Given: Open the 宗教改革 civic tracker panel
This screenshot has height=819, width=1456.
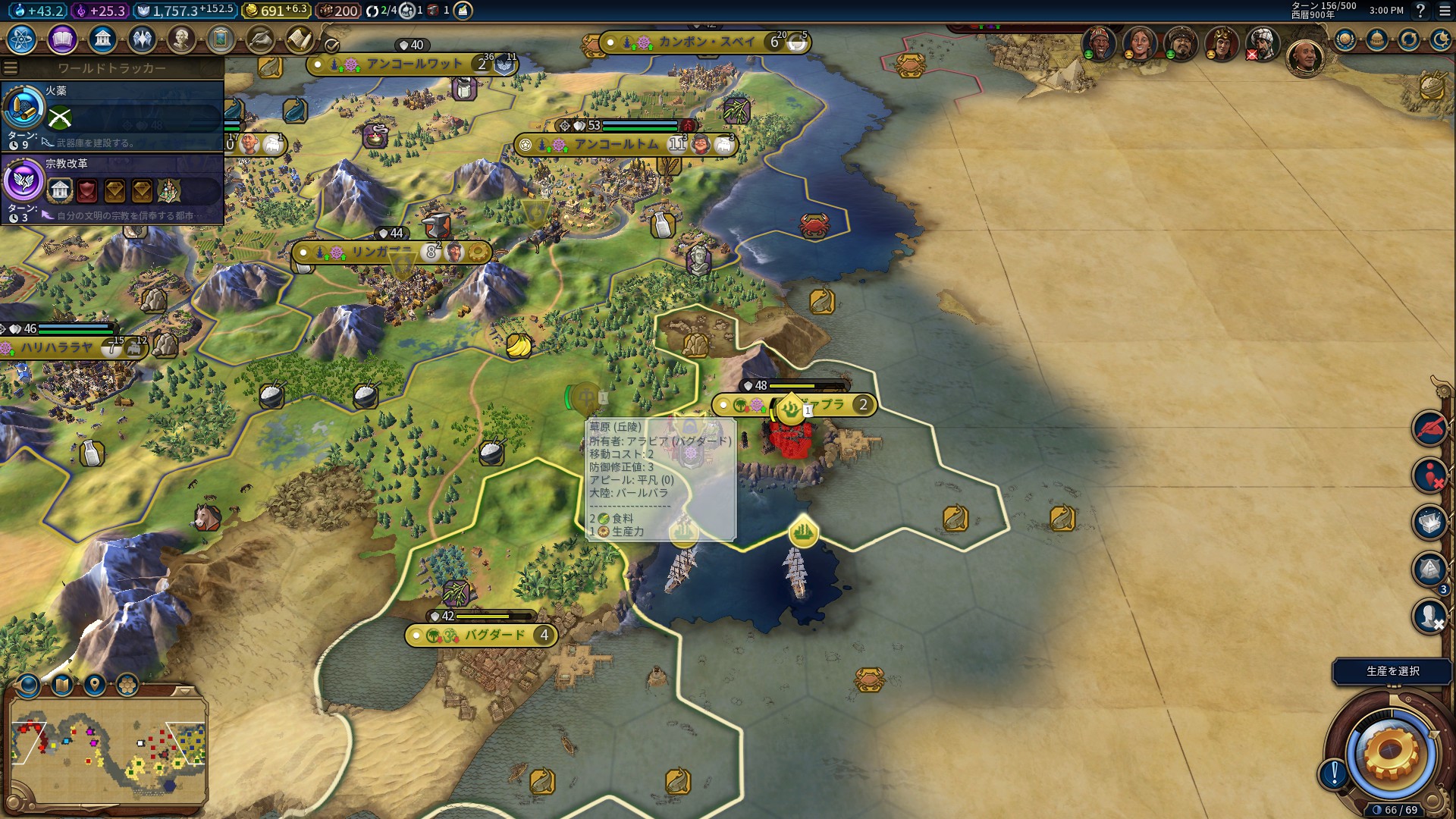Looking at the screenshot, I should [x=112, y=188].
